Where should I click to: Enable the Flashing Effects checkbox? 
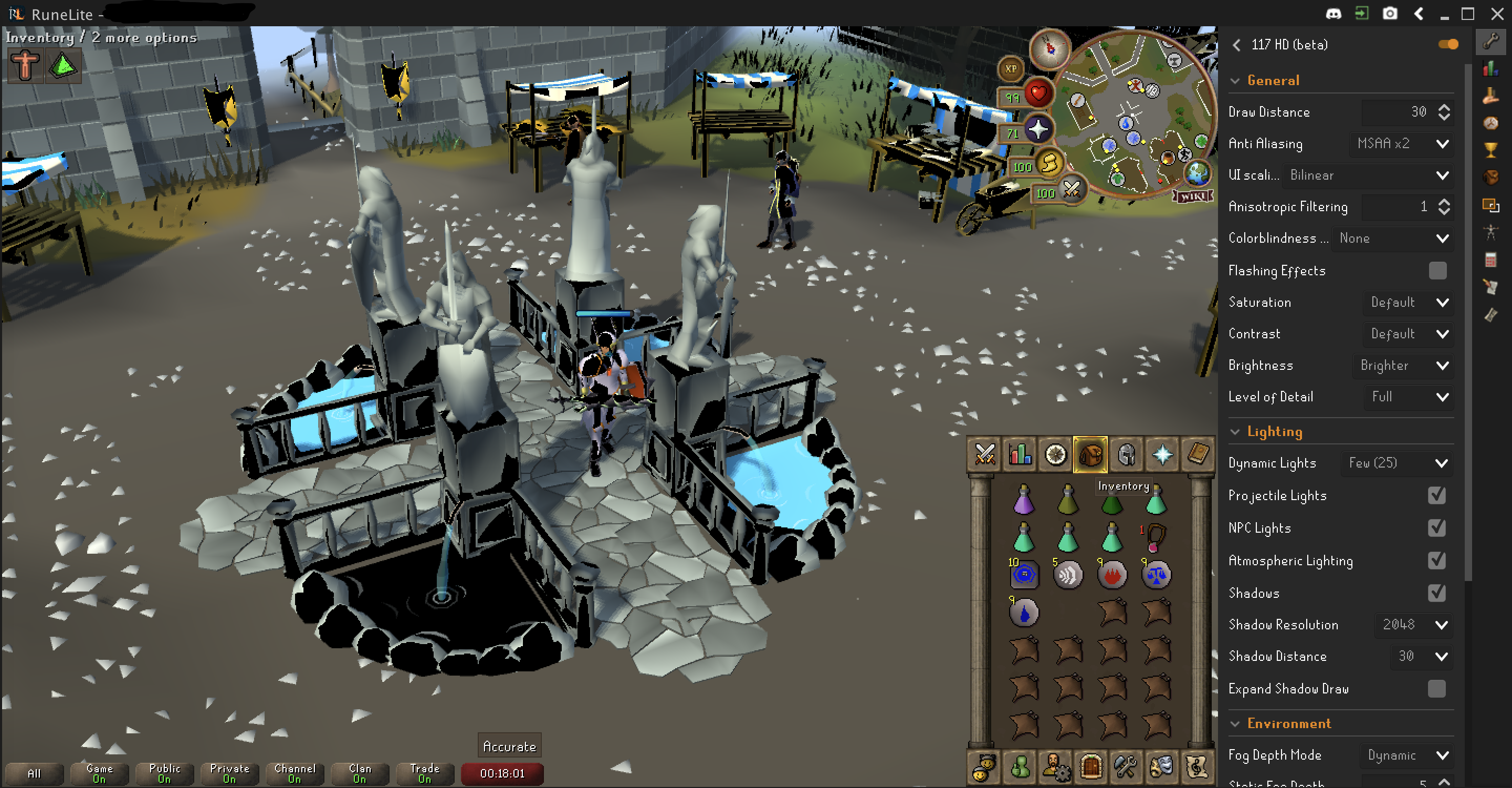[x=1437, y=271]
